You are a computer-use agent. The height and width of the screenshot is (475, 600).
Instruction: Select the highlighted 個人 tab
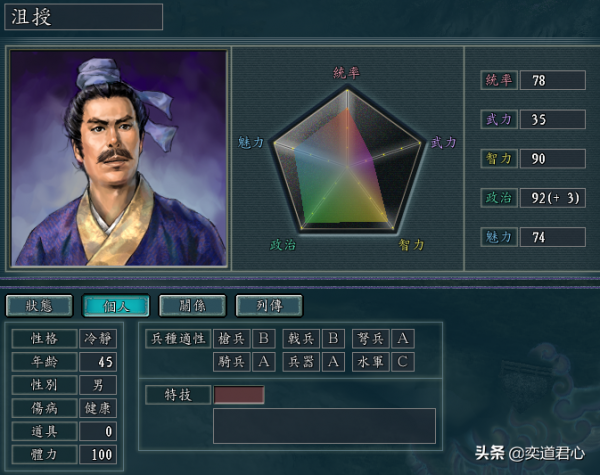click(115, 305)
